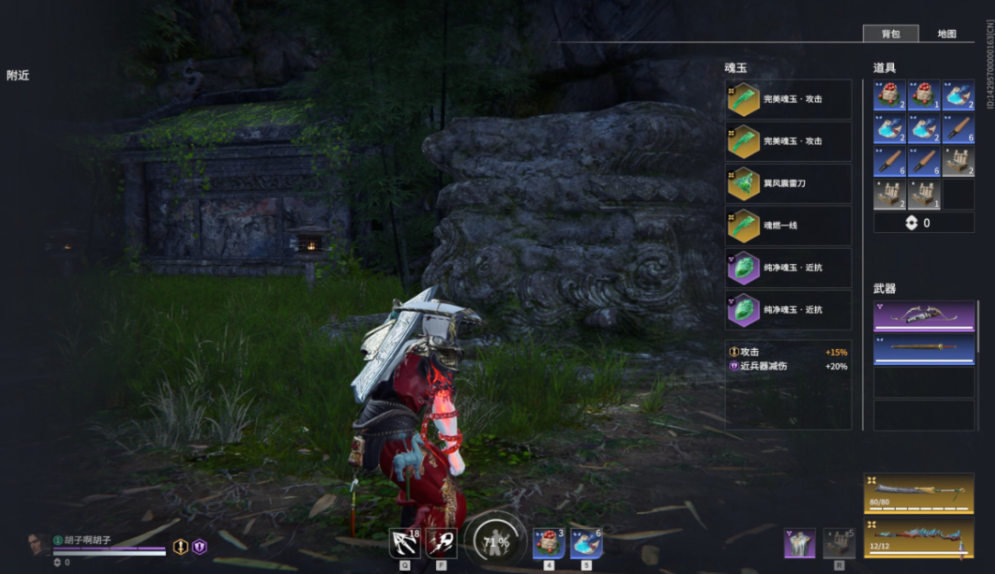Activate the grappling hook icon with 18 charges
Screen dimensions: 996x574
click(x=405, y=543)
